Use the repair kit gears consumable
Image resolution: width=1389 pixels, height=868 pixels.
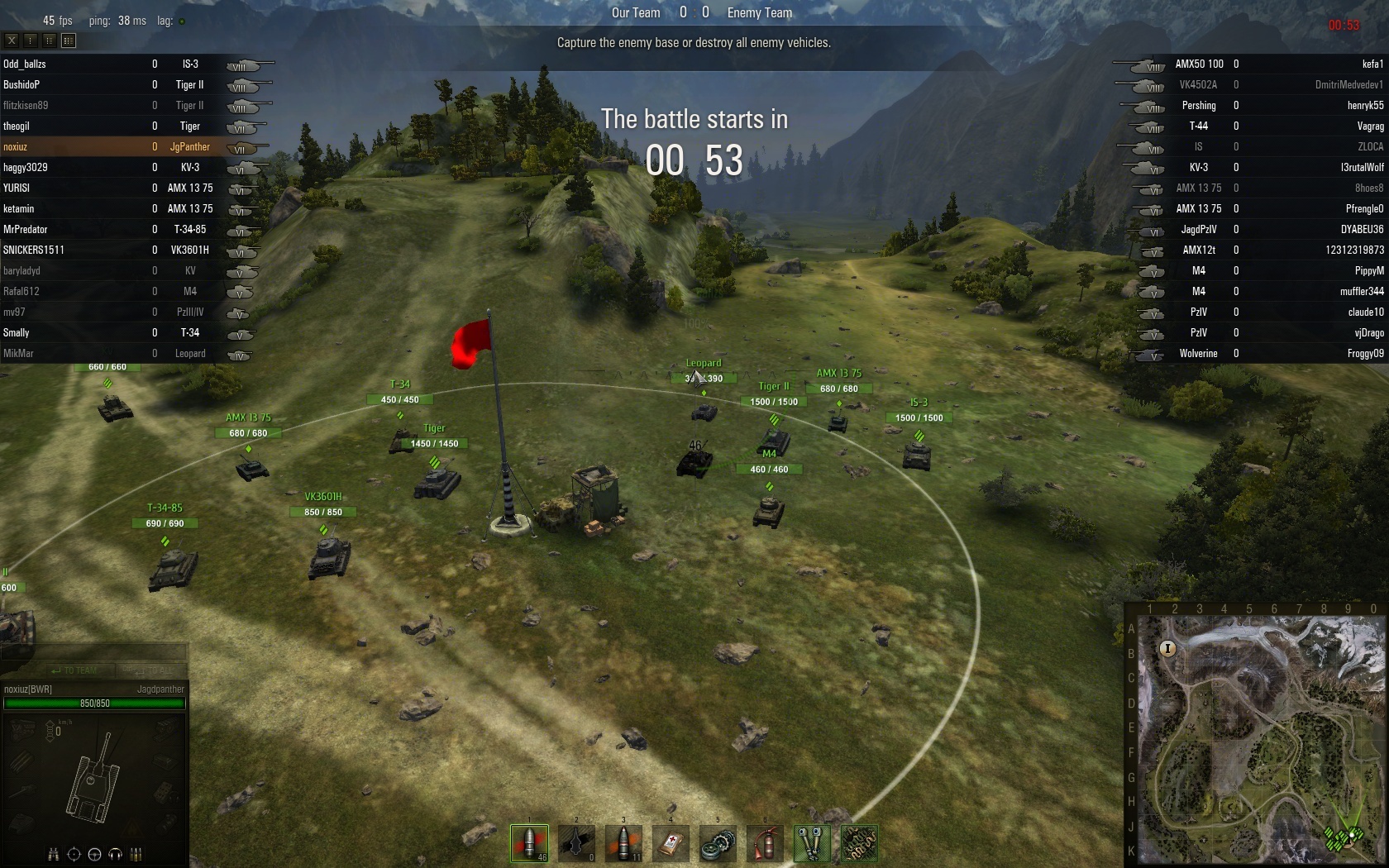tap(718, 843)
